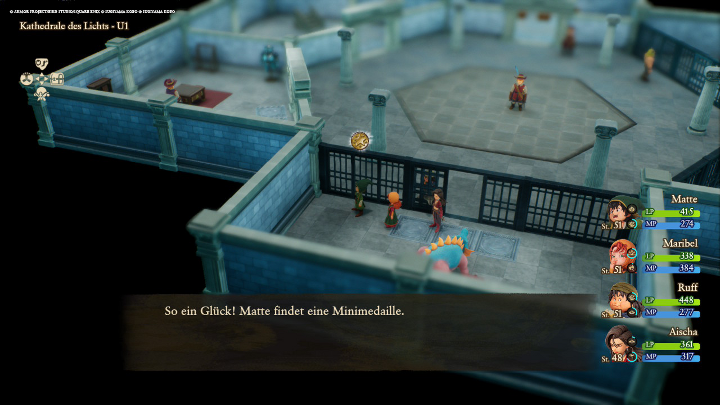Open the round shortcut icon beside the arrows

pos(26,78)
